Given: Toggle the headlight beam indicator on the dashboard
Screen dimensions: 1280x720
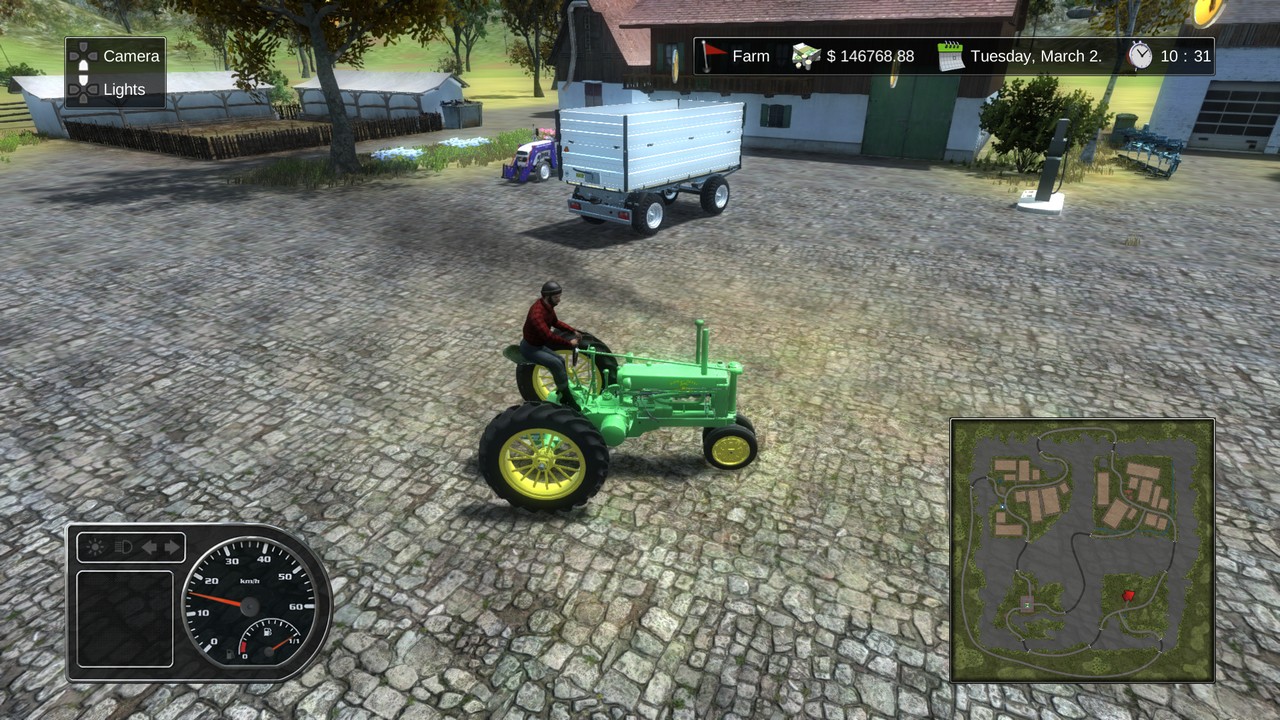Looking at the screenshot, I should pyautogui.click(x=124, y=547).
